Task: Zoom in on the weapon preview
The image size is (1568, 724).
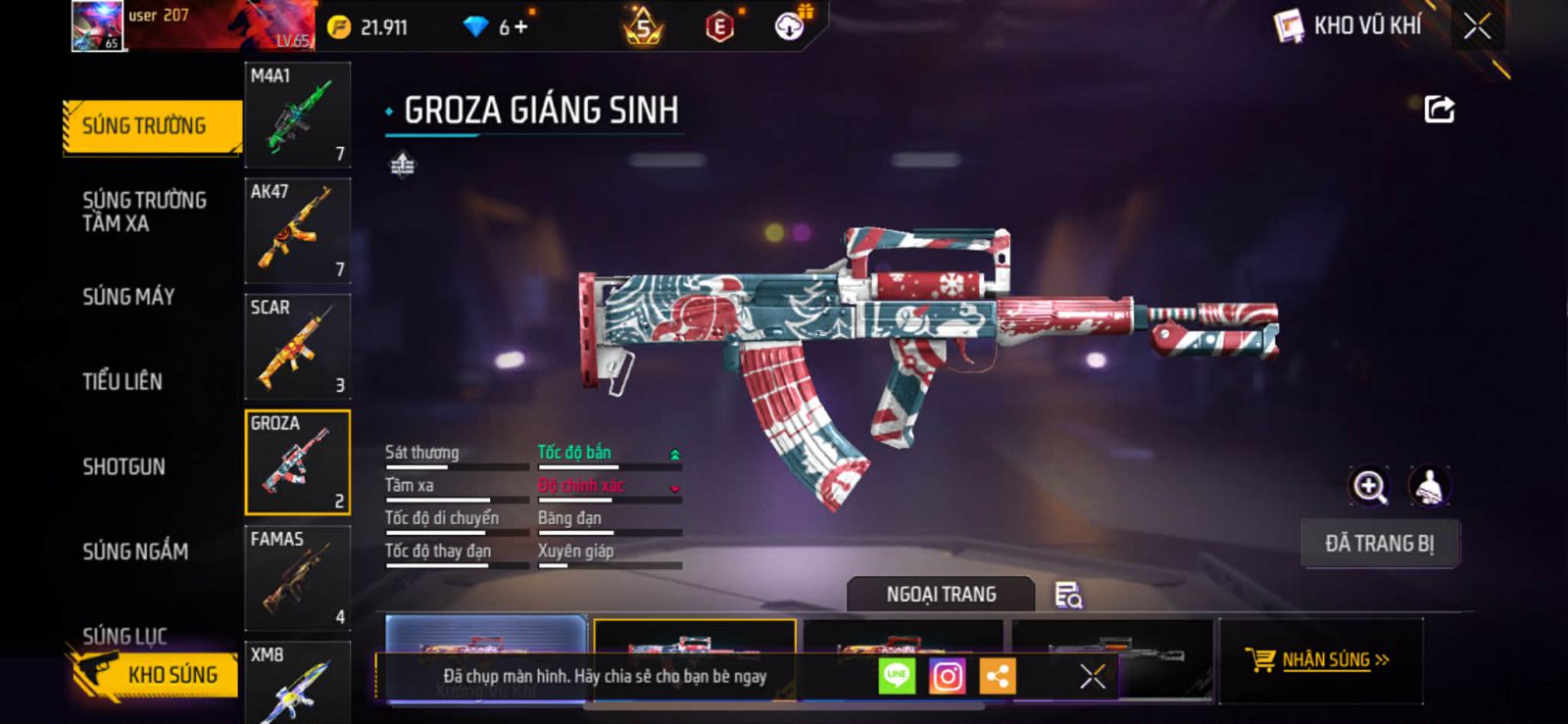Action: point(1369,486)
